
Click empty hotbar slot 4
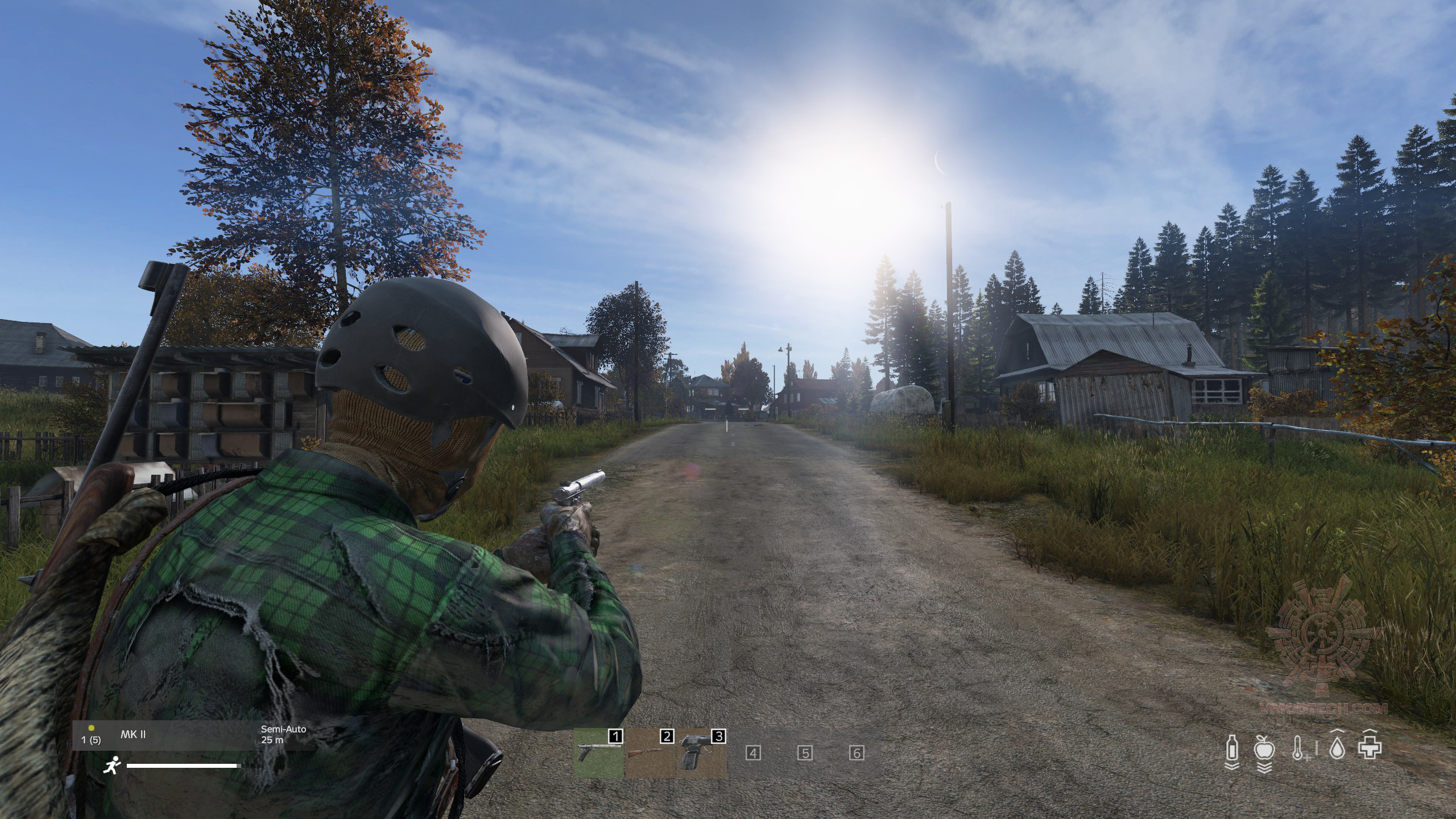[x=753, y=754]
